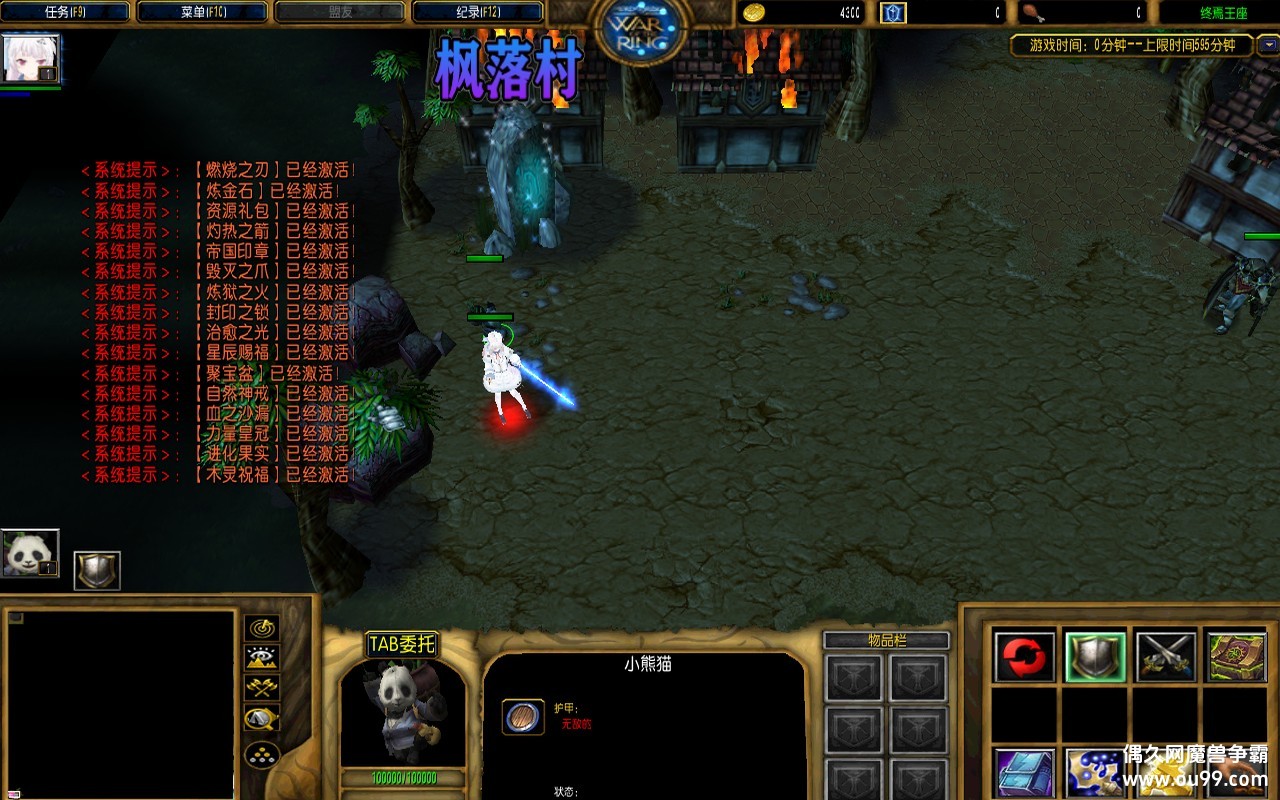Screen dimensions: 1280x800
Task: Open the green spellbook ability
Action: click(1236, 657)
